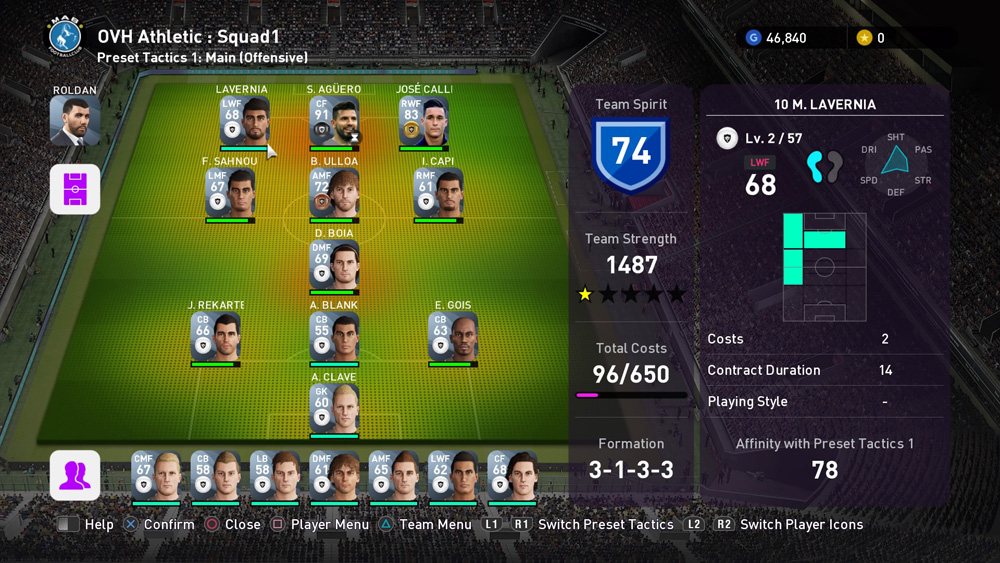Select I. Capi's RMF card
1000x563 pixels.
pos(438,193)
